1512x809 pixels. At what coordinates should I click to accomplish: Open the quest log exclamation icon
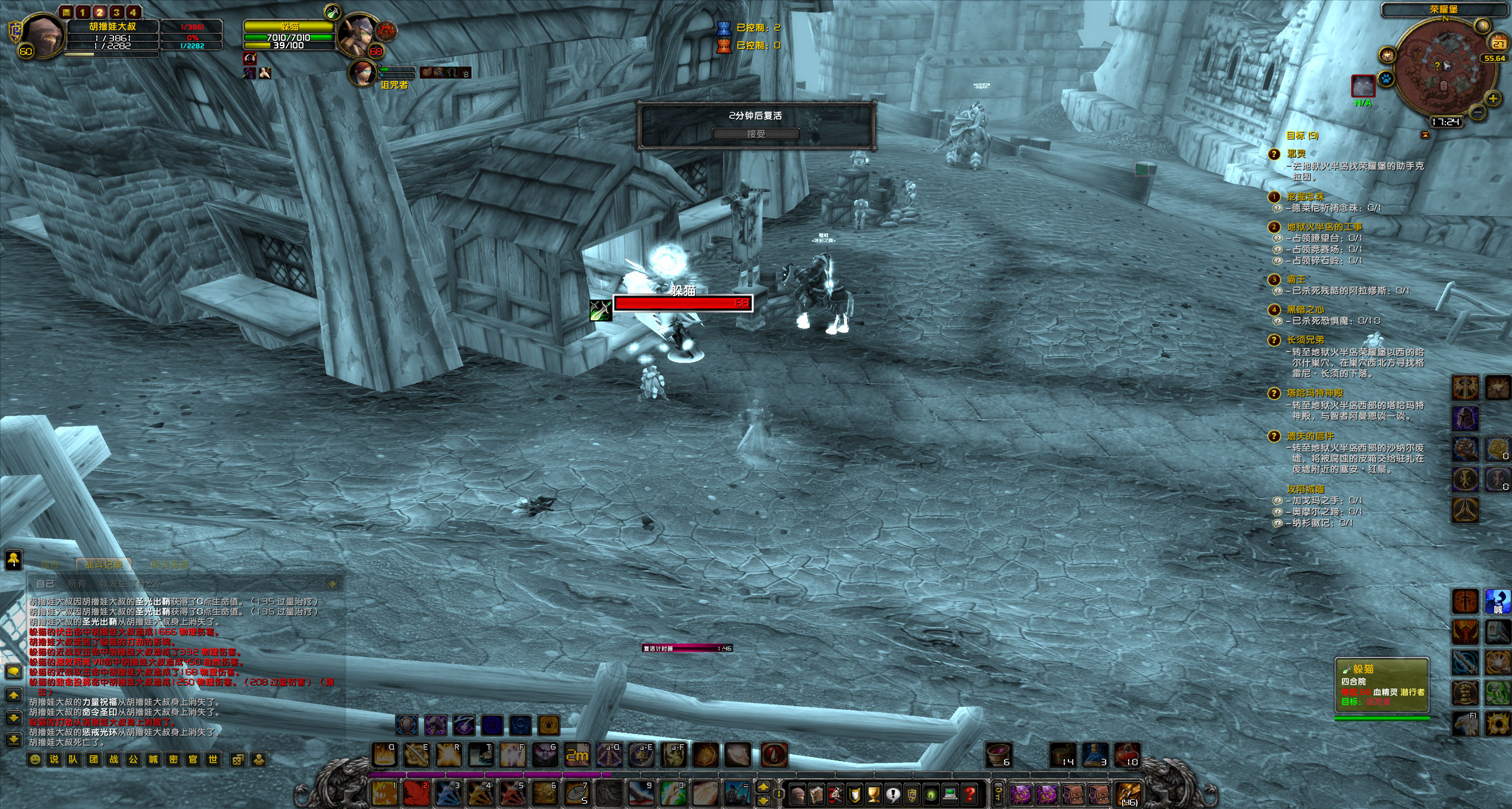892,795
